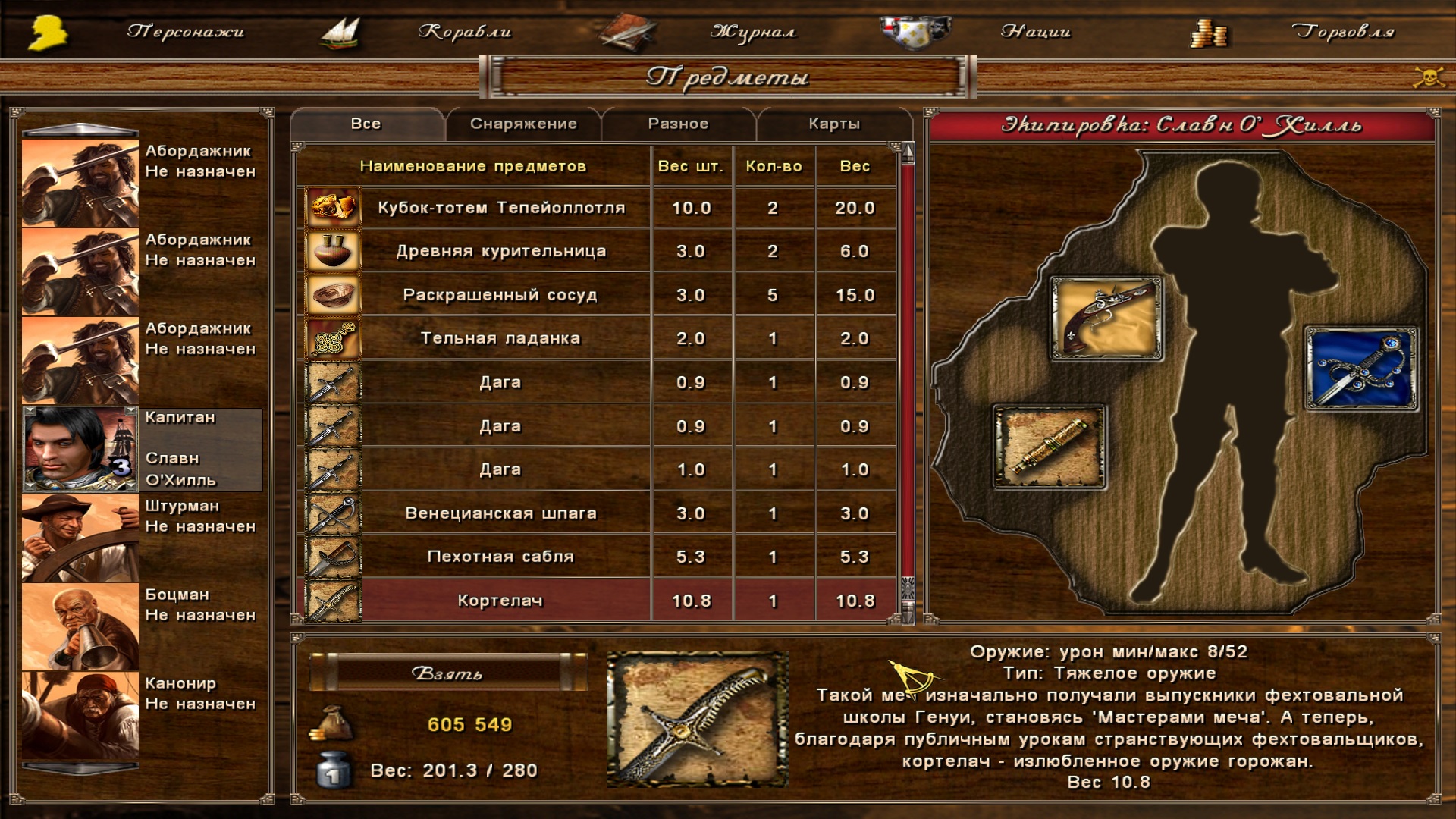Open the Нации menu
Viewport: 1456px width, 819px height.
1035,32
